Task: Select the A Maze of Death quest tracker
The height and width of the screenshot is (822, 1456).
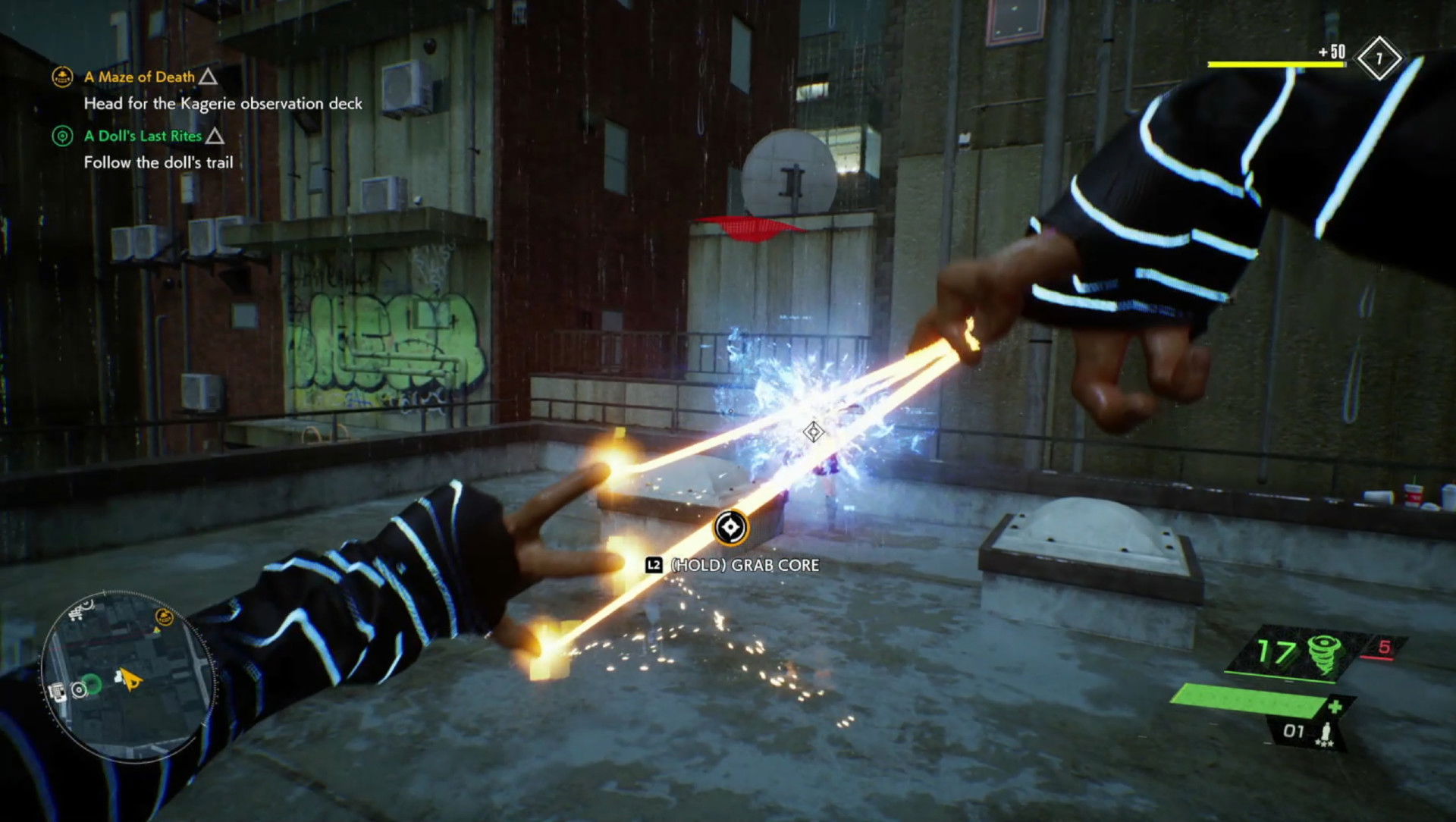Action: coord(140,77)
